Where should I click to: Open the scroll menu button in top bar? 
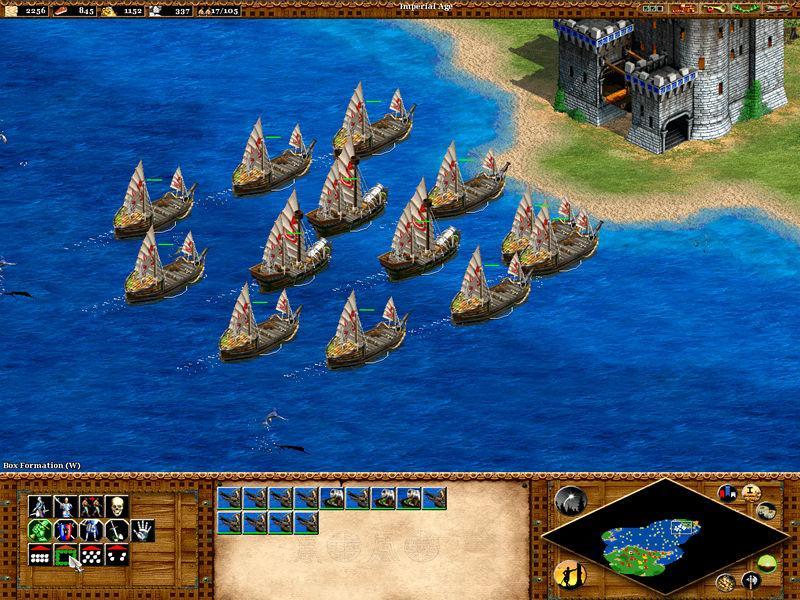773,8
